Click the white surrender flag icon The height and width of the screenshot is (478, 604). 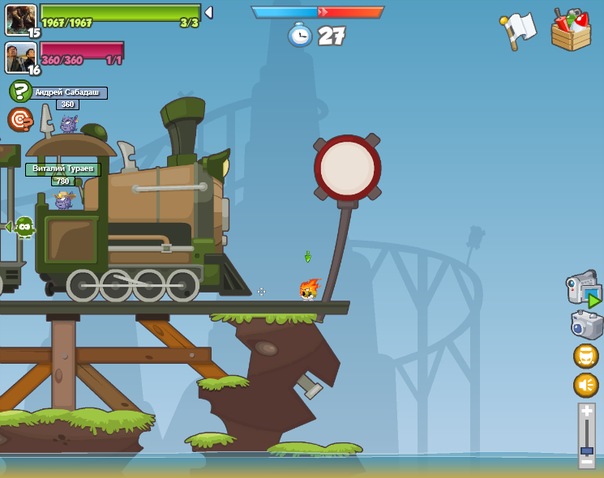[x=520, y=30]
